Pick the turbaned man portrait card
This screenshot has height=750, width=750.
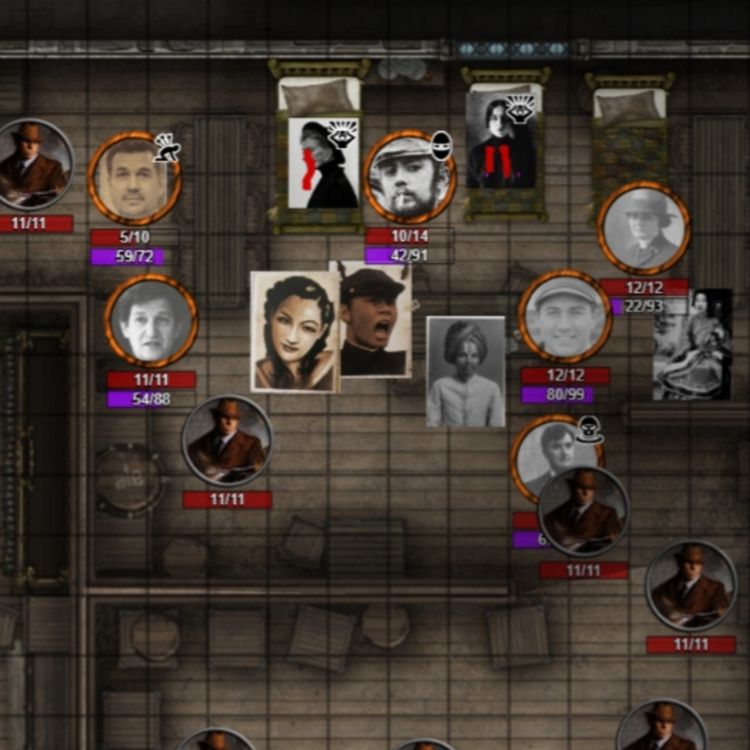pos(466,372)
